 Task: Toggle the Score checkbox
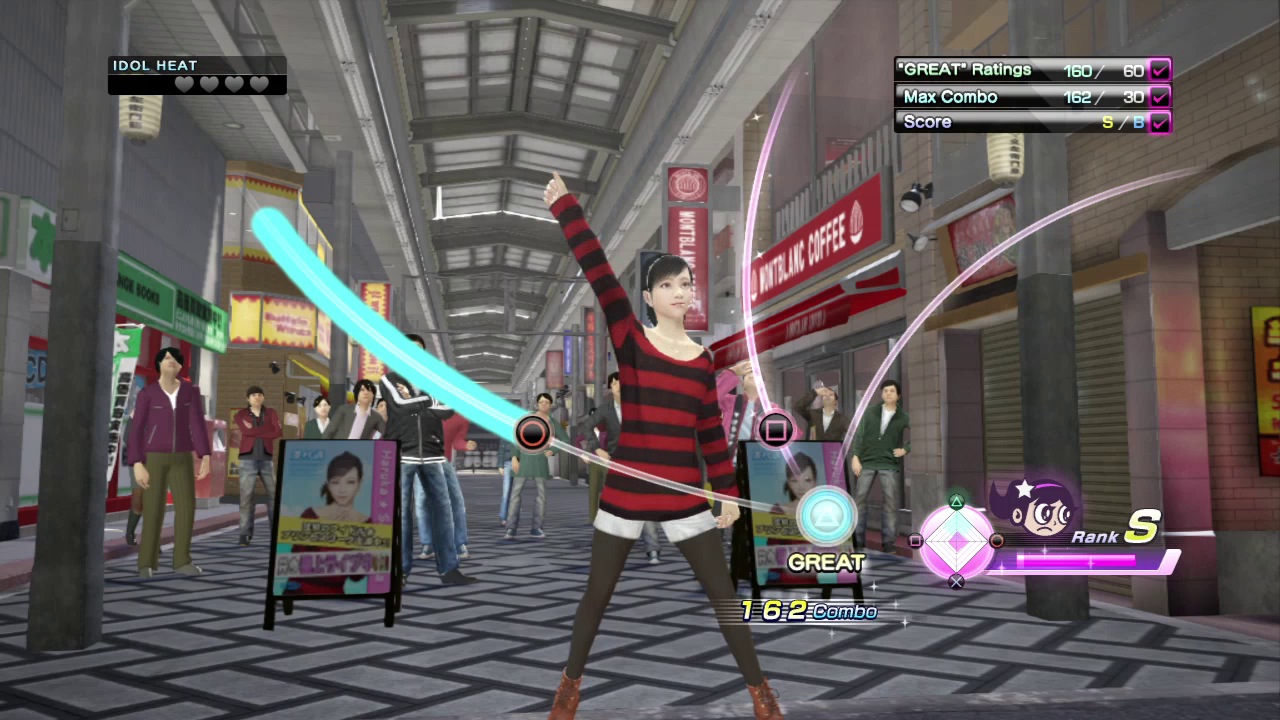1158,121
